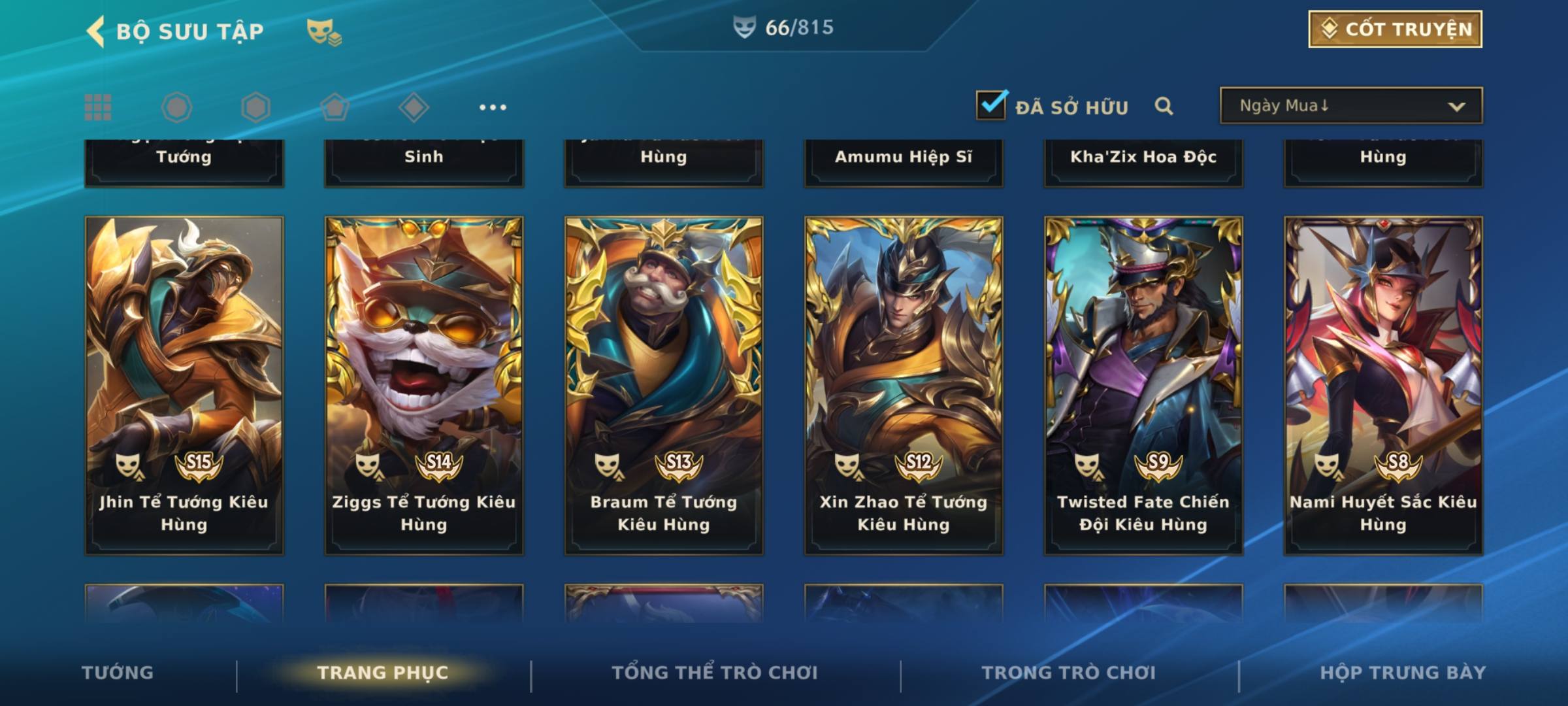Select Jhin Tể Tướng Kiêu Hùng skin
The width and height of the screenshot is (1568, 706).
pyautogui.click(x=184, y=386)
